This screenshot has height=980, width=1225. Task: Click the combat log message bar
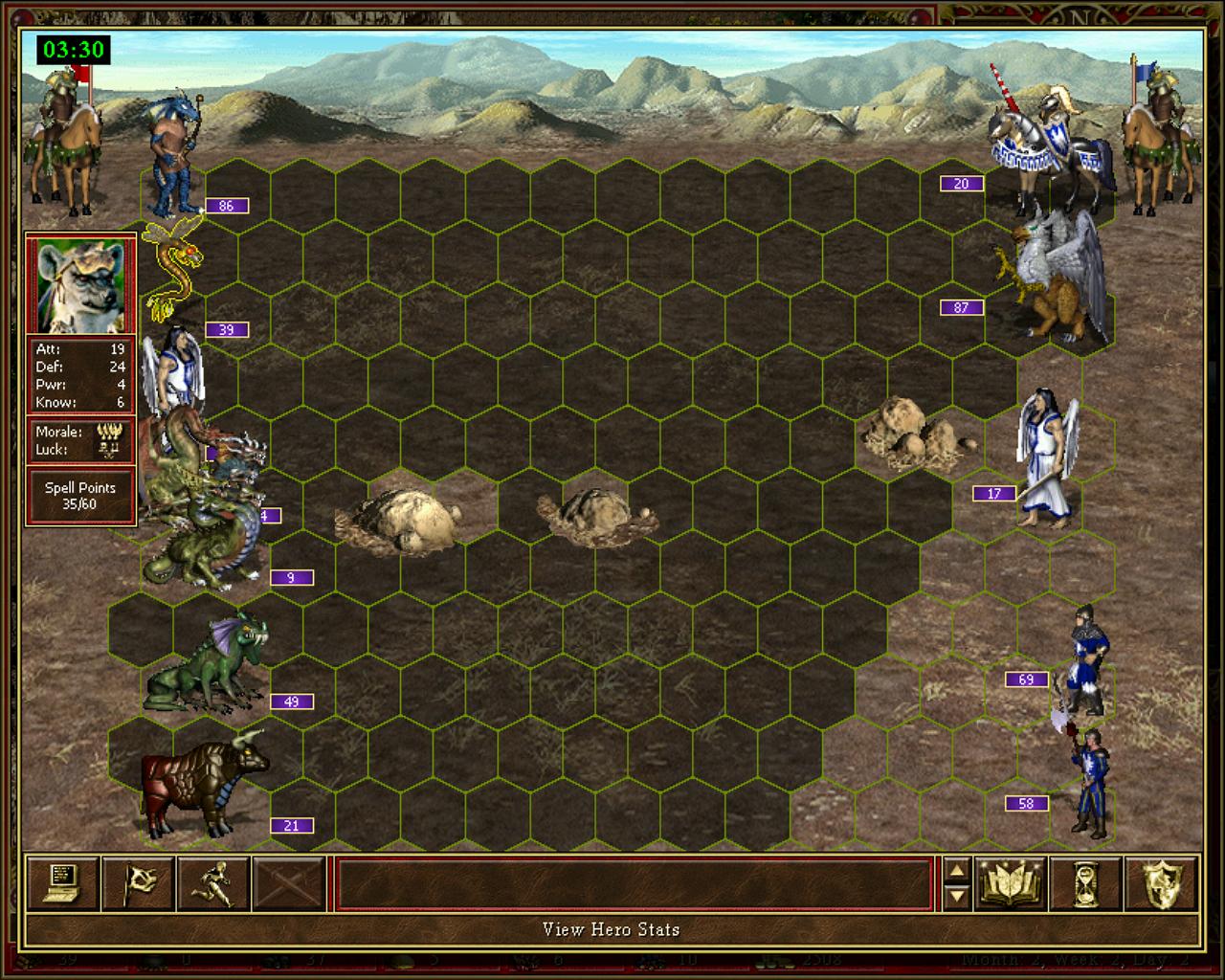634,883
